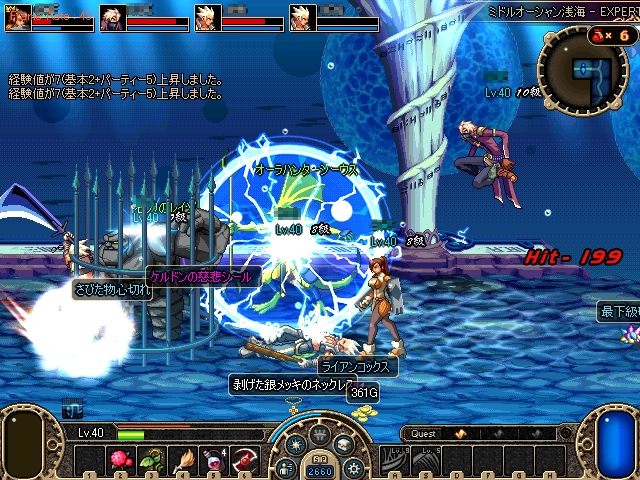Select the fourth party member portrait
The height and width of the screenshot is (480, 640).
[x=303, y=19]
